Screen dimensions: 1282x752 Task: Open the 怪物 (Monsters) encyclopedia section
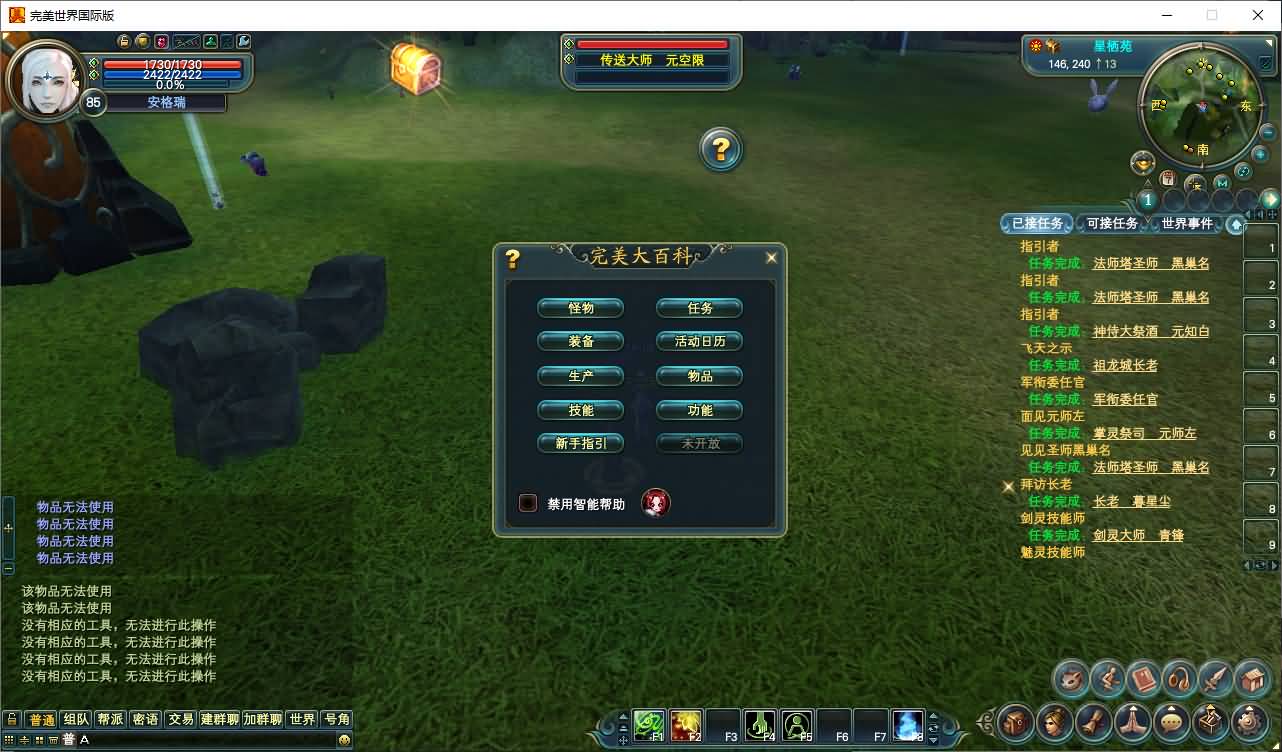click(x=581, y=308)
